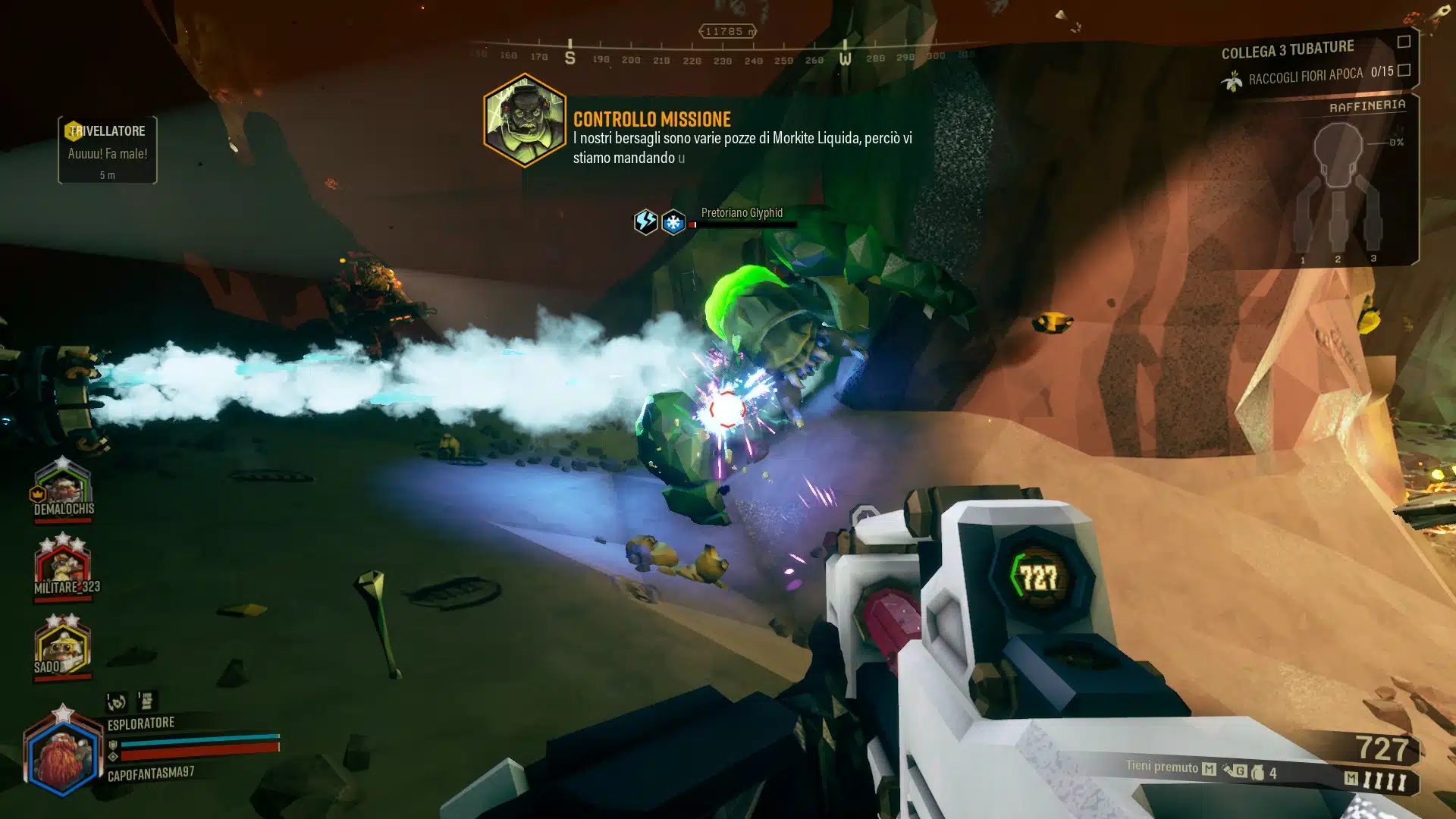Select the host crown icon near DEMALOCHIS

tap(37, 494)
